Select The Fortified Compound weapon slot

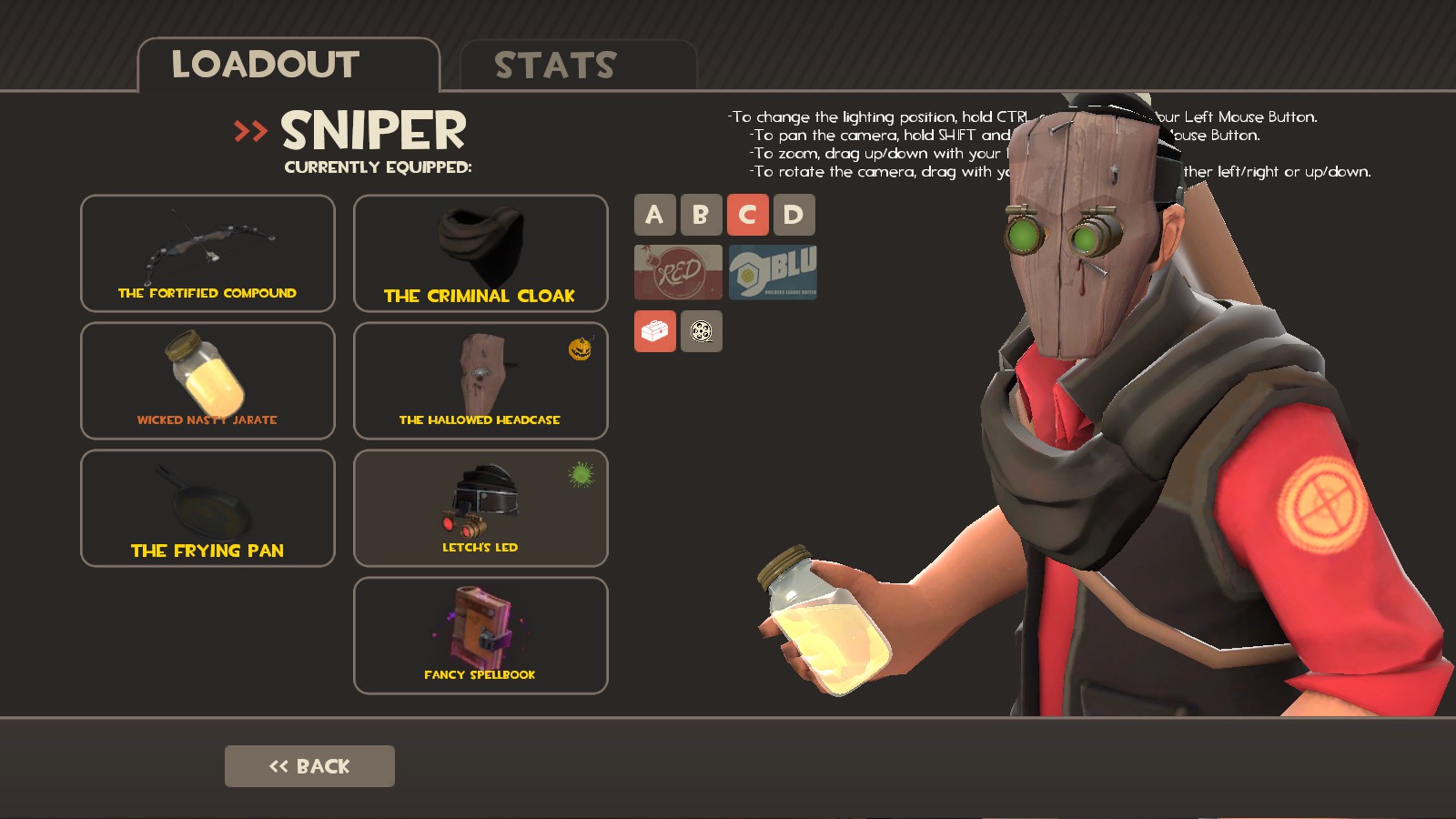[207, 253]
